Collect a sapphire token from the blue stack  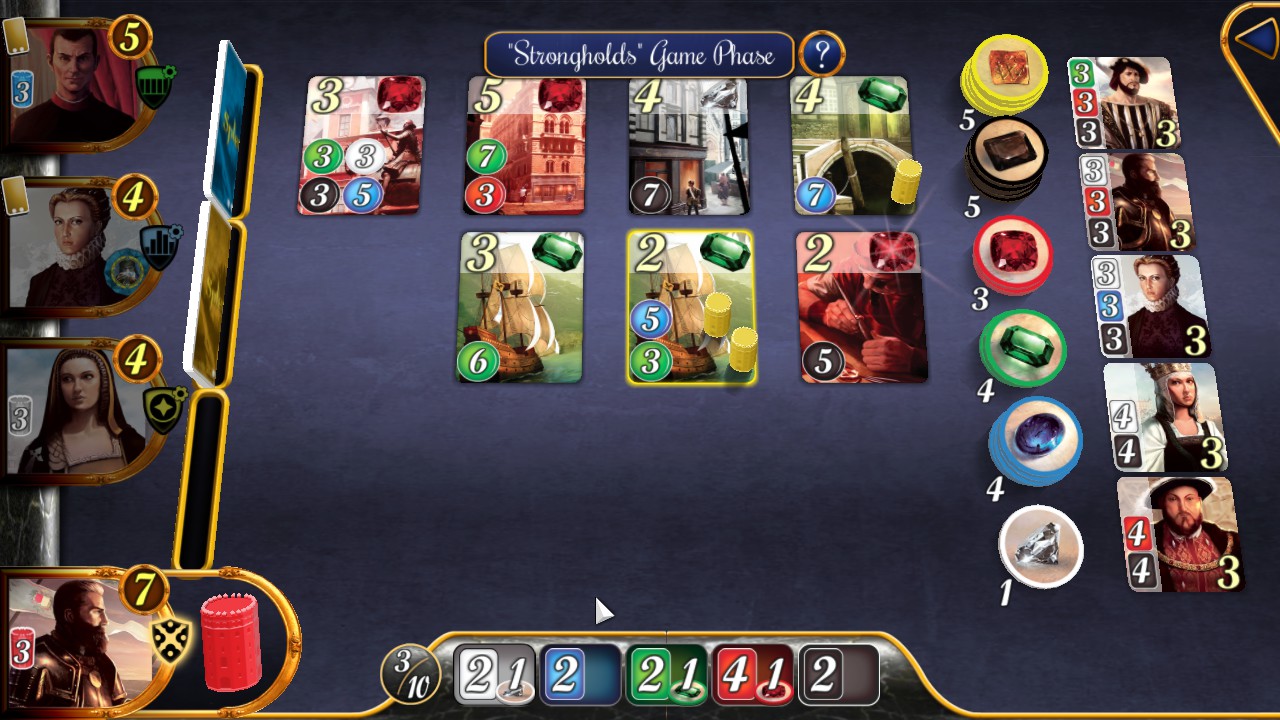click(x=1033, y=440)
